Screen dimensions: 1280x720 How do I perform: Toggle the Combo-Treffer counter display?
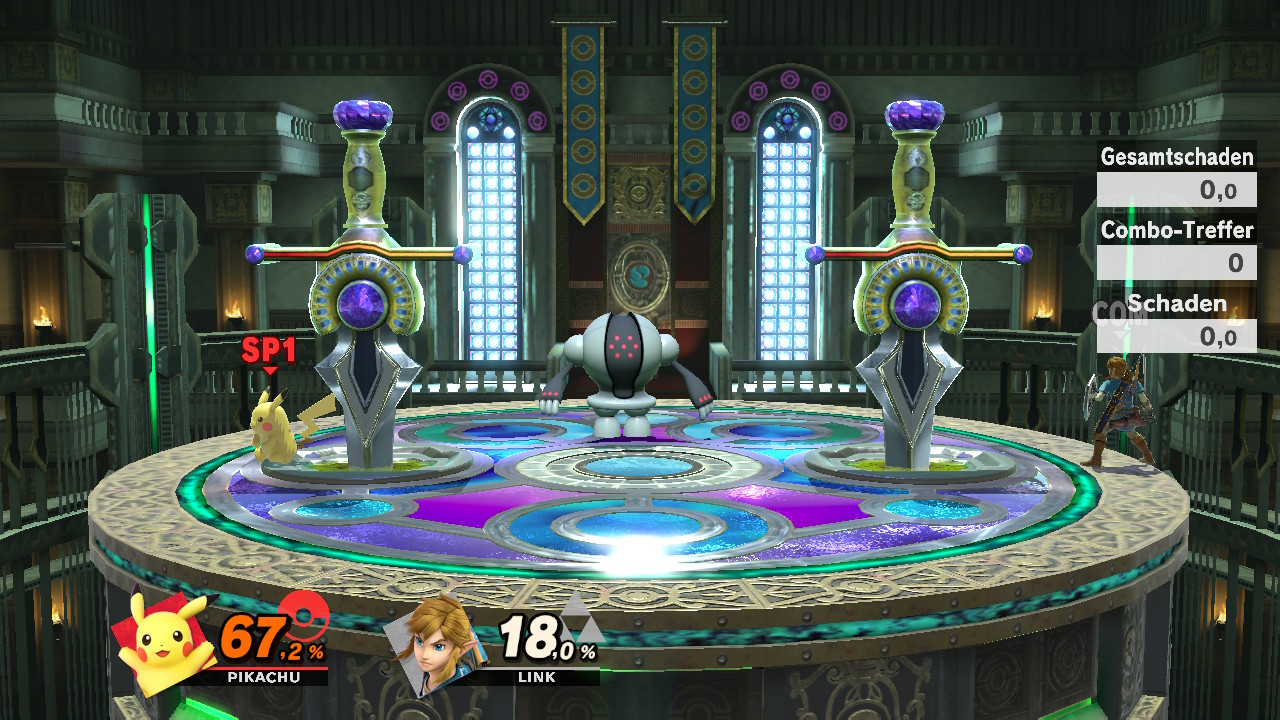point(1176,230)
